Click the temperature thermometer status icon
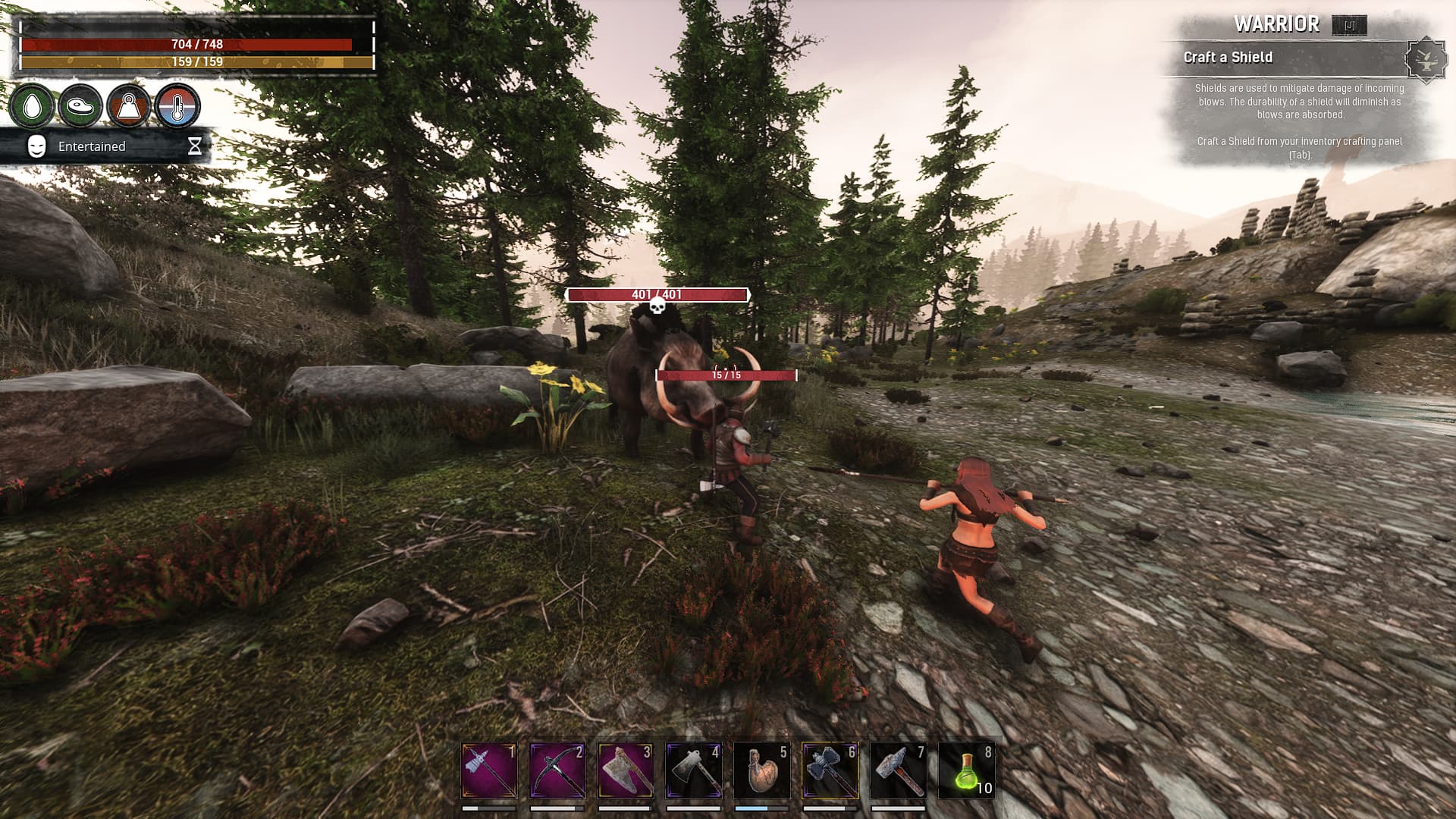Screen dimensions: 1456x819 pyautogui.click(x=177, y=106)
